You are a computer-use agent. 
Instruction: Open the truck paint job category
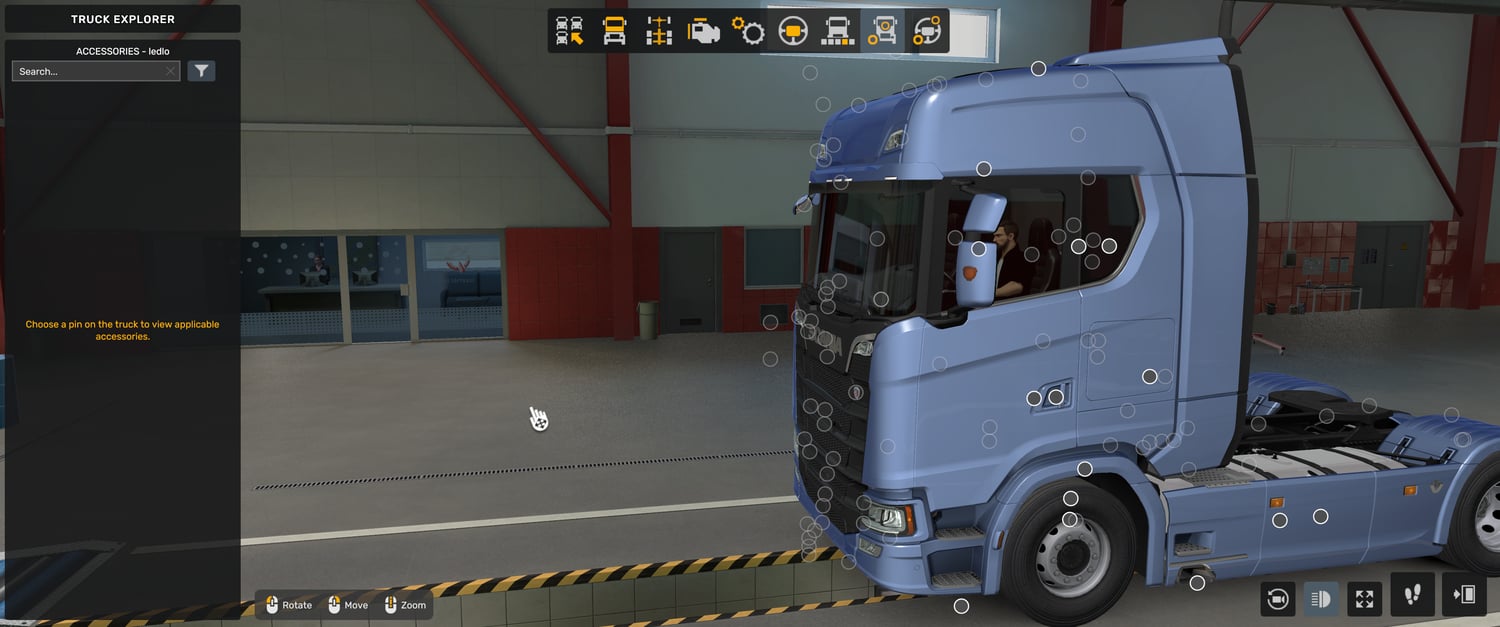[x=837, y=31]
